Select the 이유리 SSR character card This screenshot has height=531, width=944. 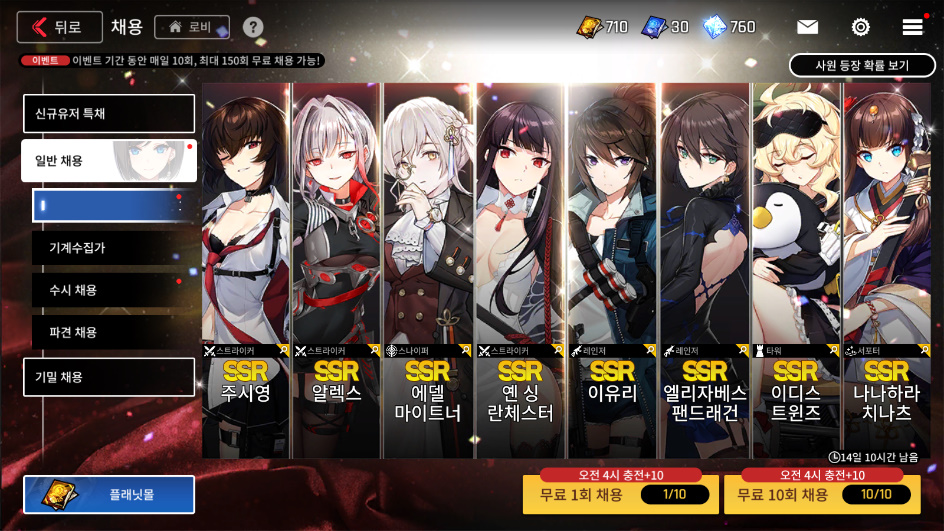[612, 270]
